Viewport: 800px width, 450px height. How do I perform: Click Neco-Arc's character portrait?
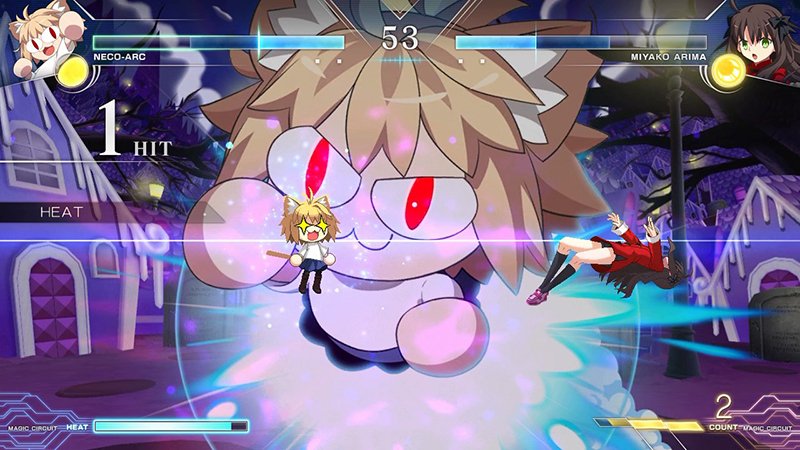tap(35, 32)
